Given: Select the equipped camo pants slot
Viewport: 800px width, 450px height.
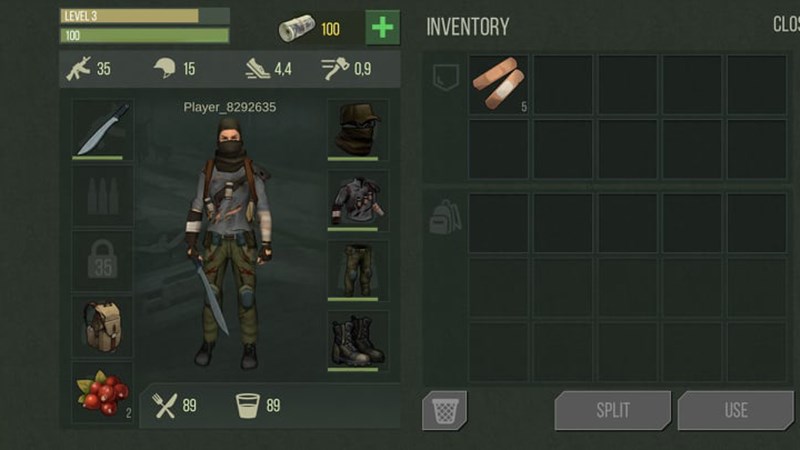Looking at the screenshot, I should (357, 269).
